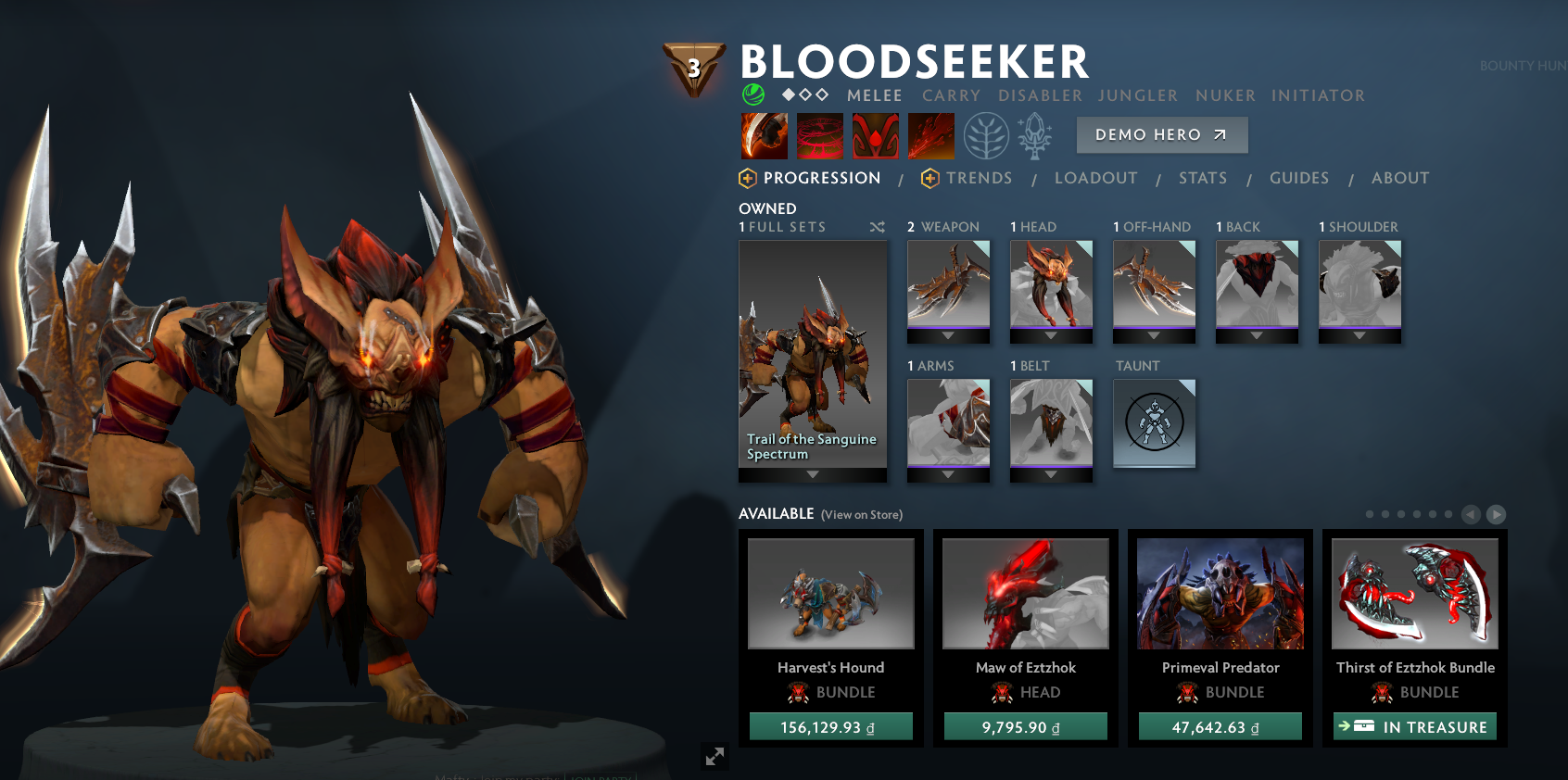Click In Treasure for Thirst of Eztzhok Bundle
This screenshot has height=780, width=1568.
coord(1414,727)
